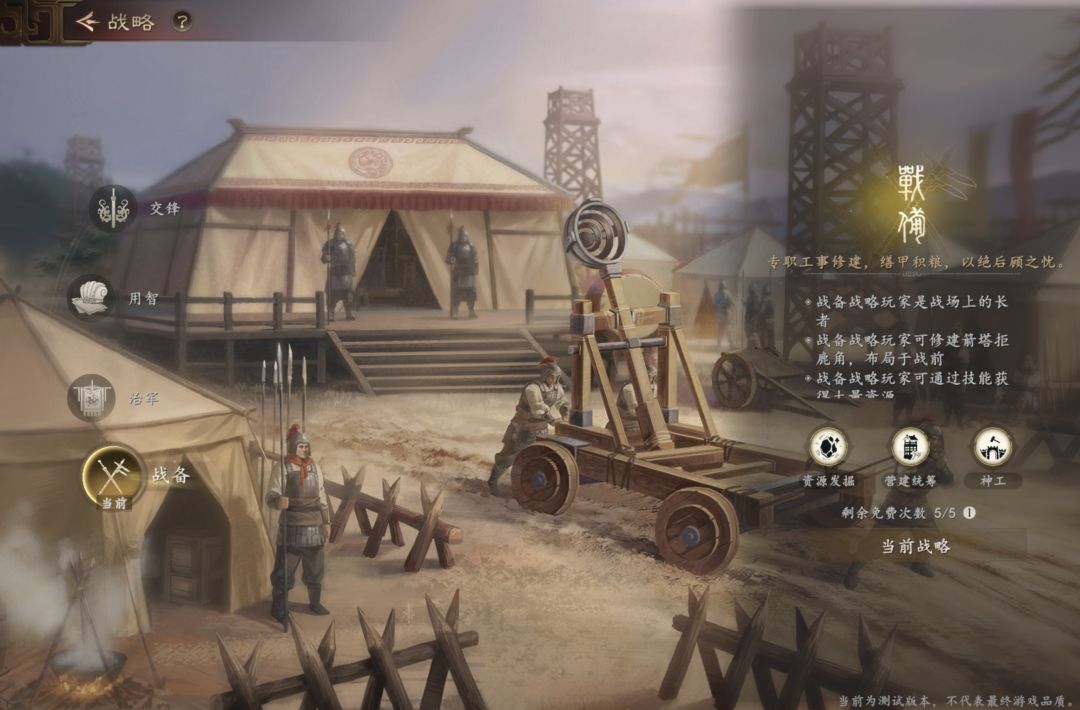
Task: Select the 战备 crossed-weapons strategy
Action: pos(114,473)
